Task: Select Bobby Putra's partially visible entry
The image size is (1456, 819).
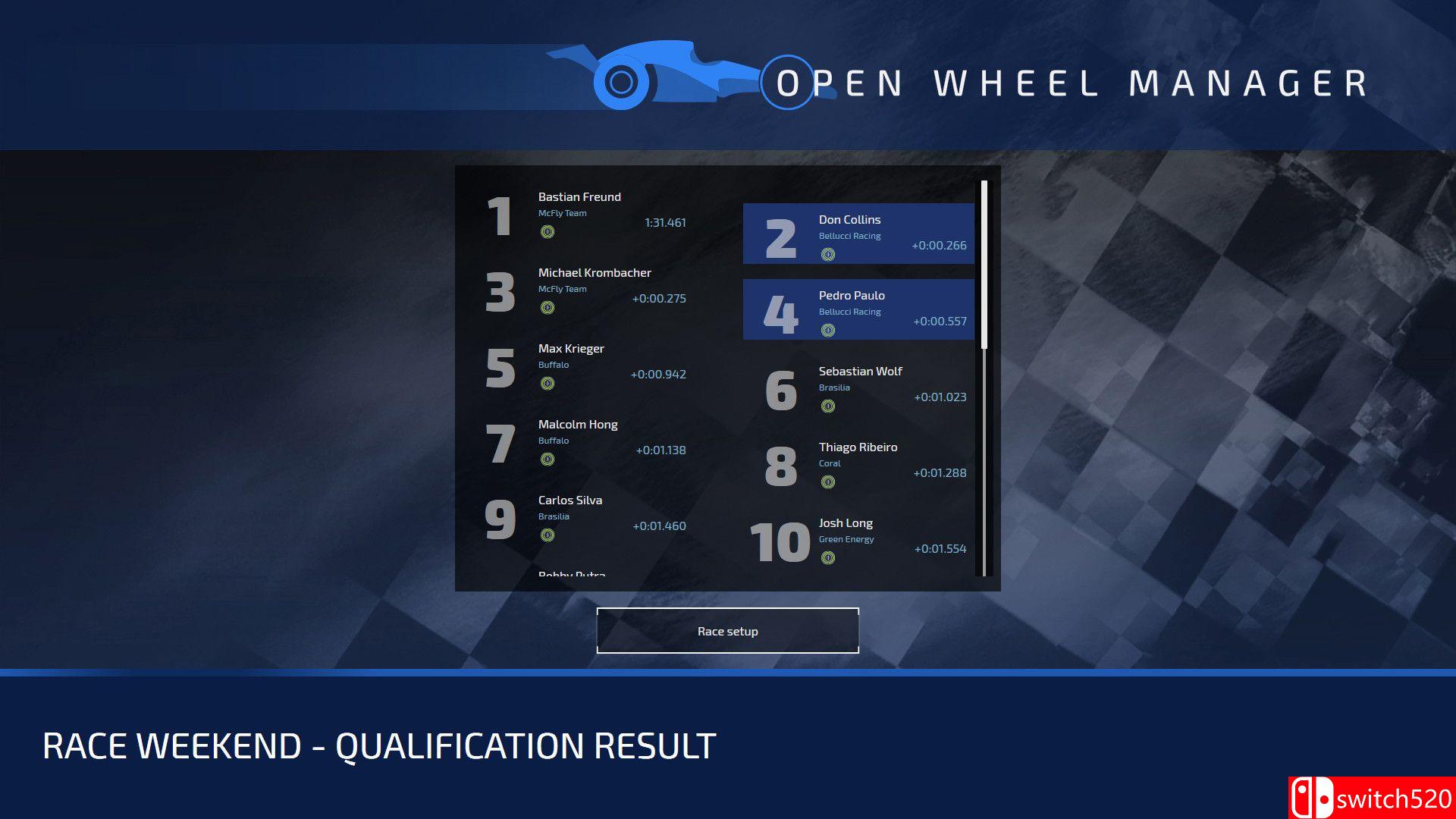Action: [571, 575]
